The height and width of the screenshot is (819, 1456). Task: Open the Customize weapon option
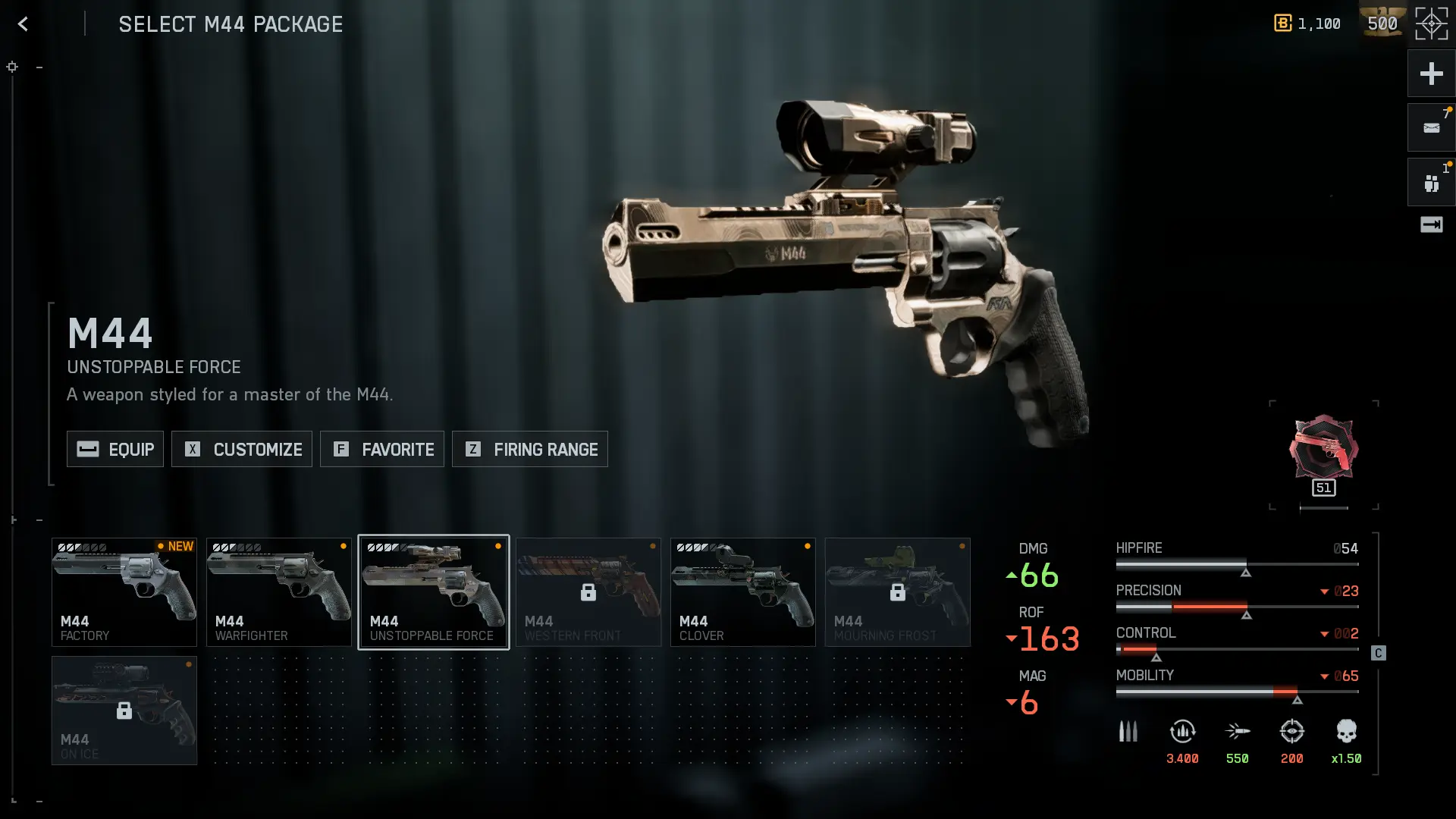[x=242, y=449]
